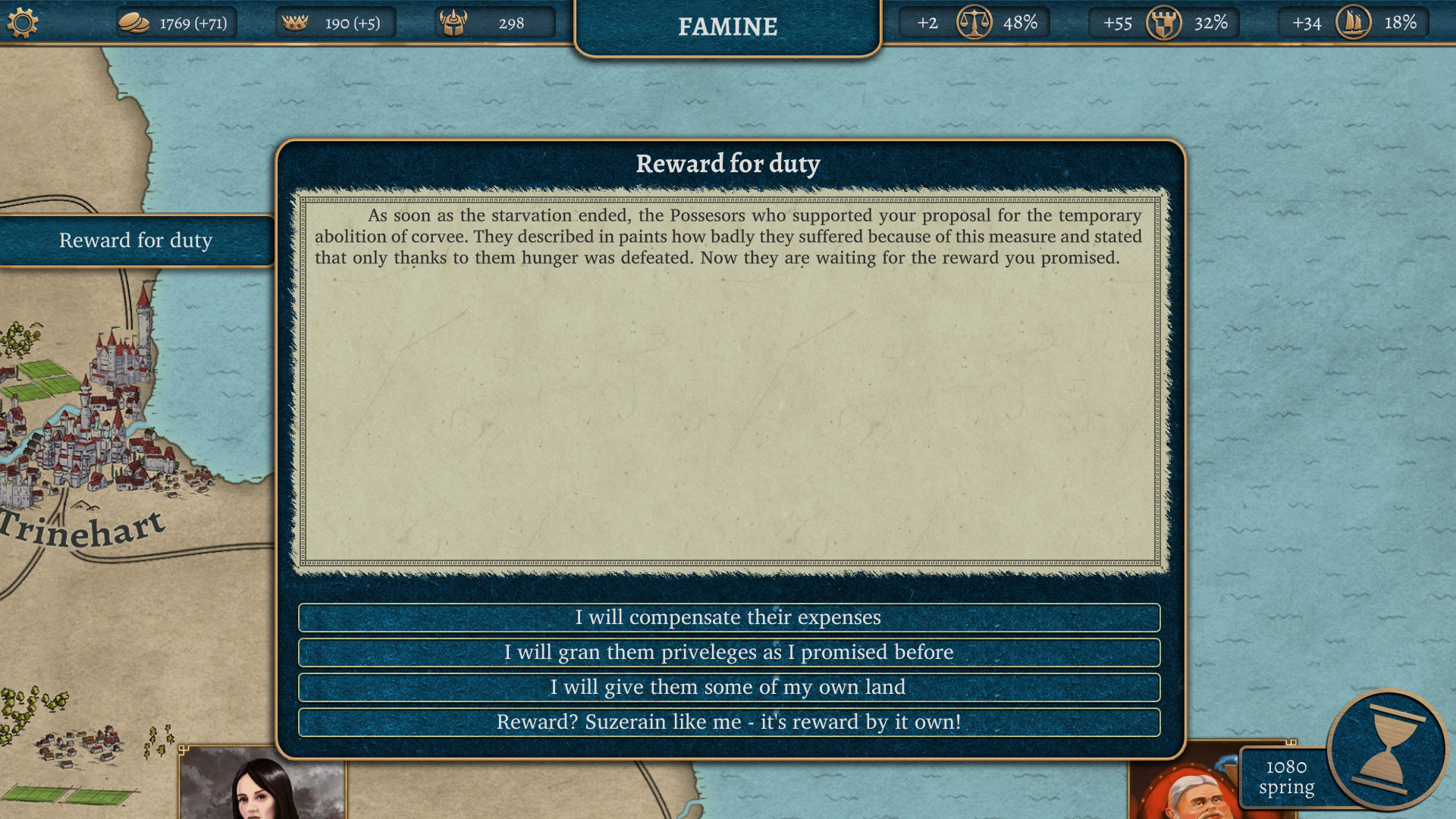Choose 'I will give them some of my own land'
The width and height of the screenshot is (1456, 819).
coord(729,687)
